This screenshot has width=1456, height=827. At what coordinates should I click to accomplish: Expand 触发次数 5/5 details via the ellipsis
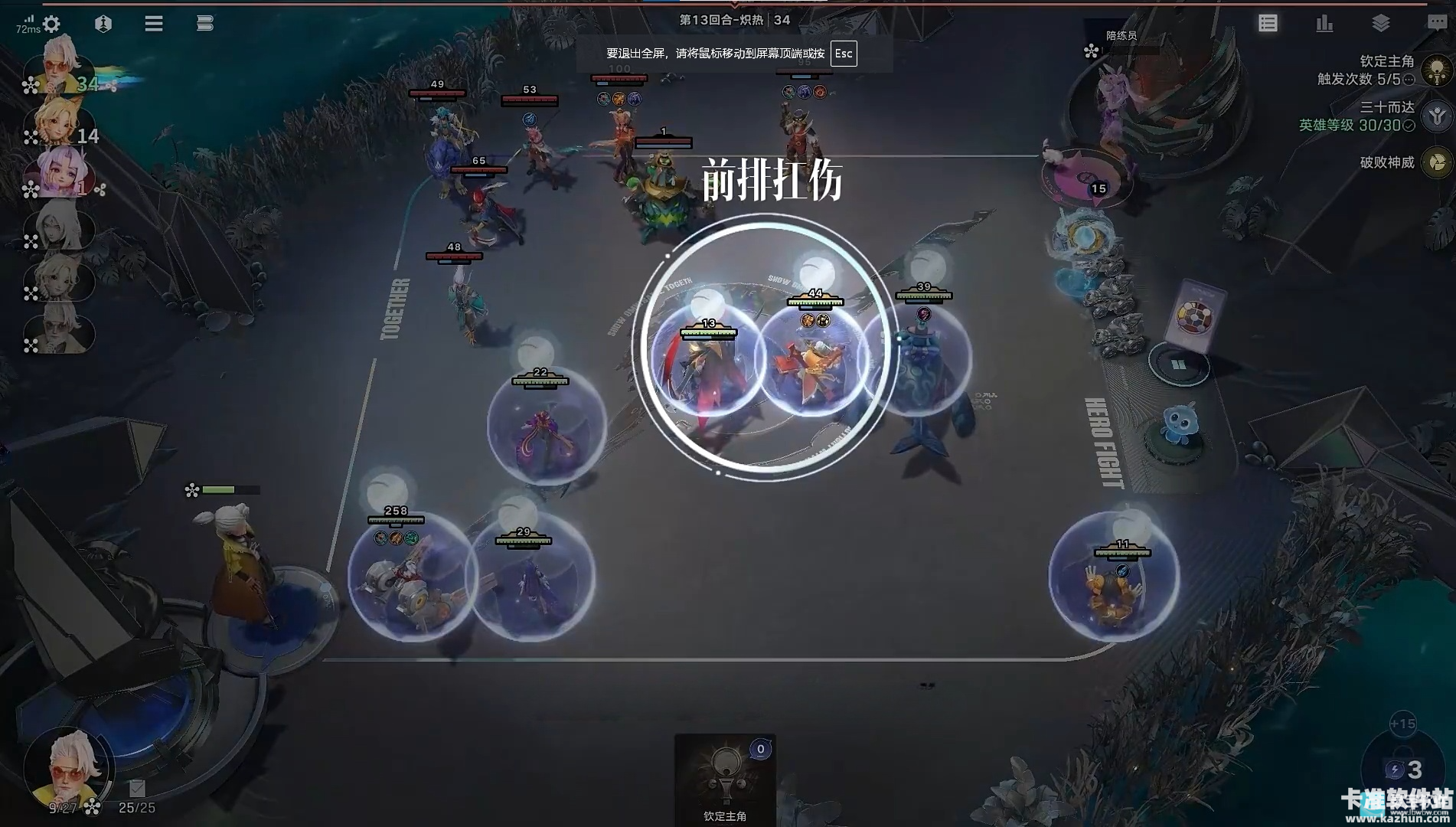point(1409,80)
